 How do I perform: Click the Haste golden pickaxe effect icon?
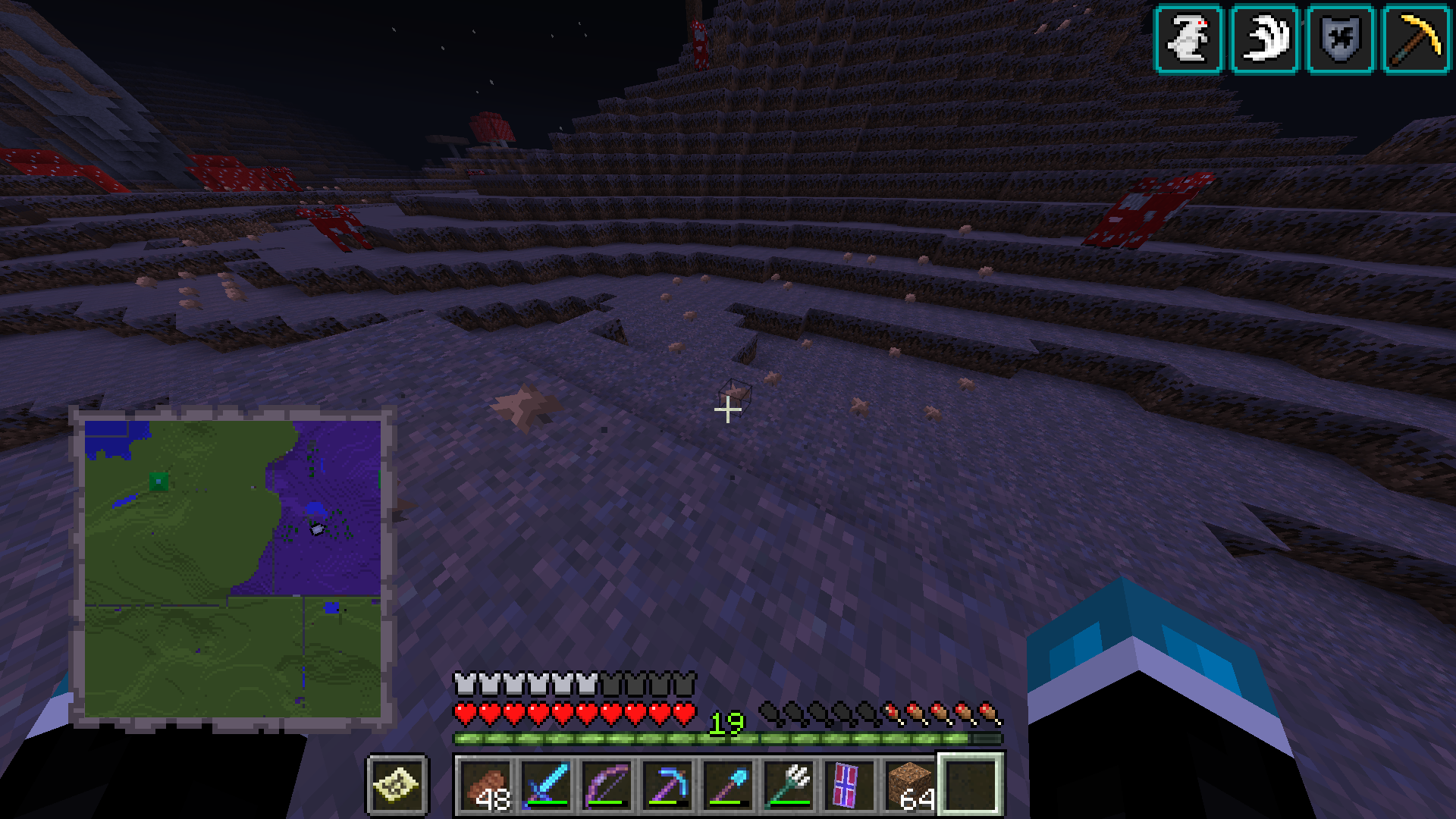1417,39
